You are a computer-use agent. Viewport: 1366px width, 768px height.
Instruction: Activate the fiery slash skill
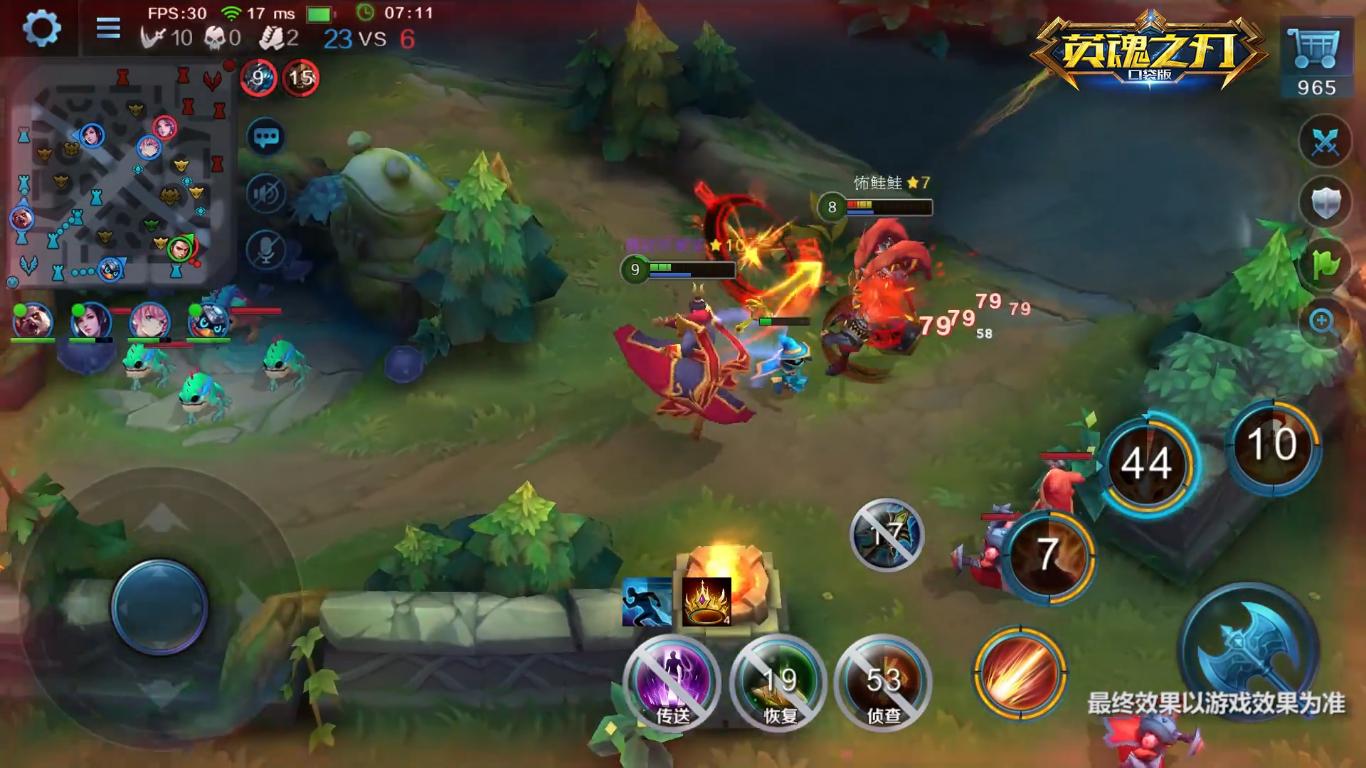[x=1020, y=672]
